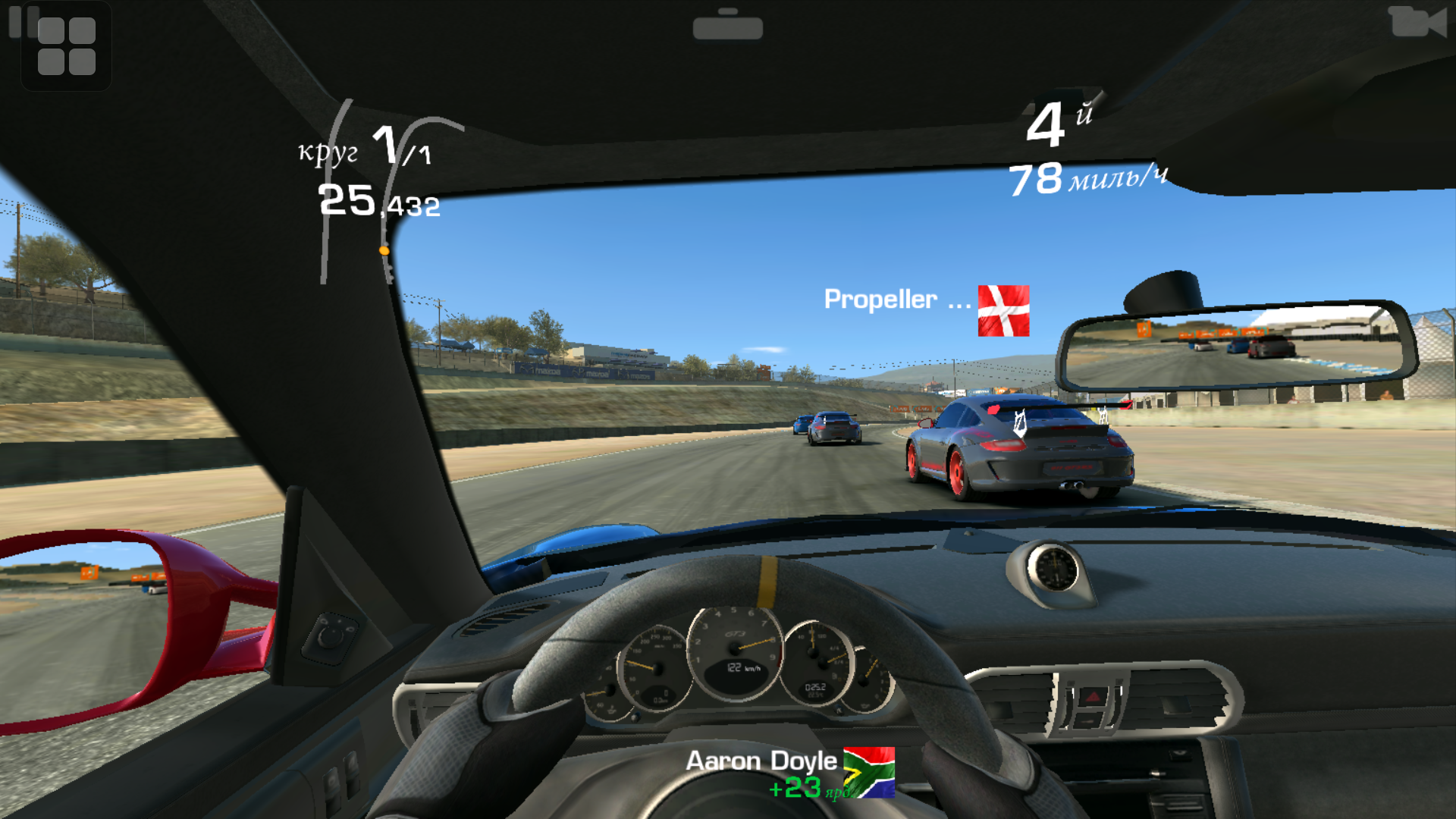Pause the race with the pause button
Image resolution: width=1456 pixels, height=819 pixels.
click(17, 21)
